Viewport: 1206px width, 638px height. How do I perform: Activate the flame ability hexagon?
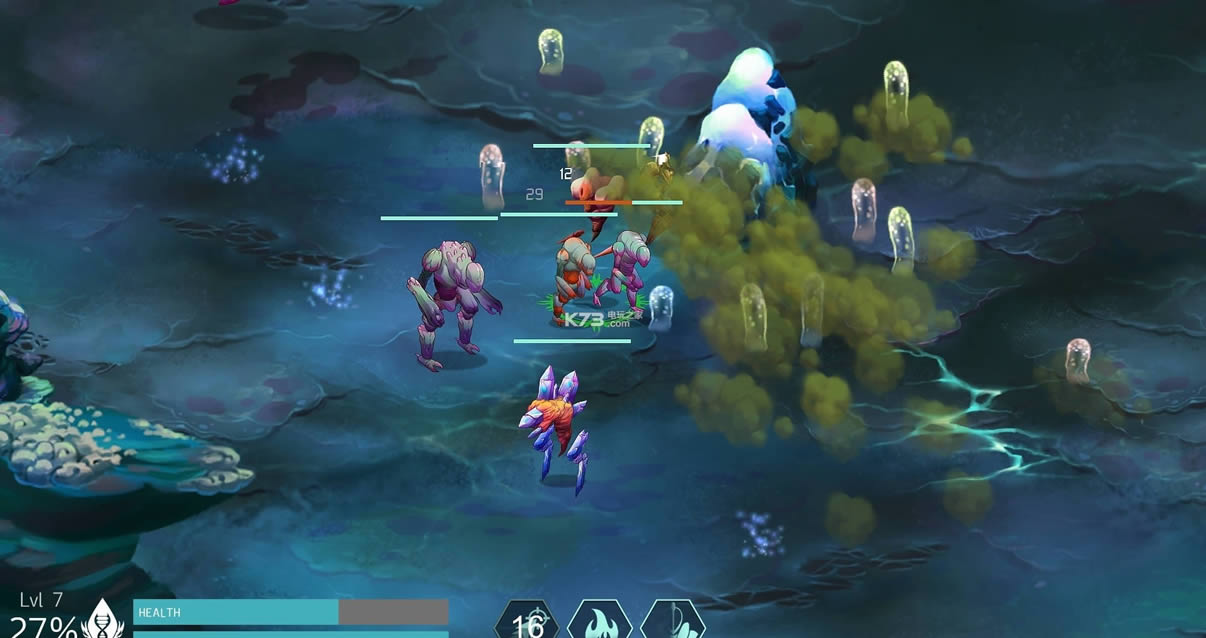(x=599, y=622)
